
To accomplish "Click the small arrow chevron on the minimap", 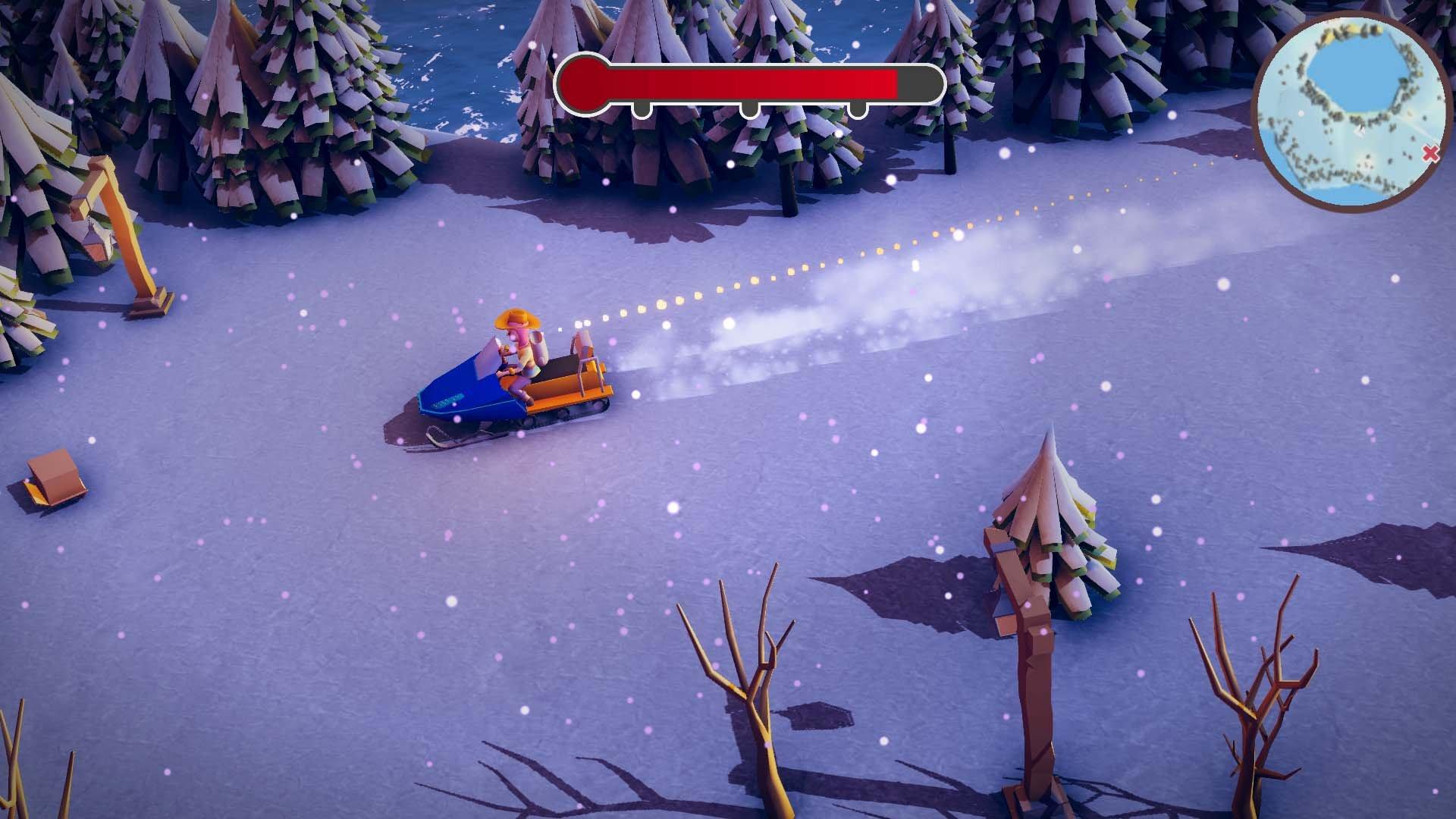I will [x=1358, y=132].
